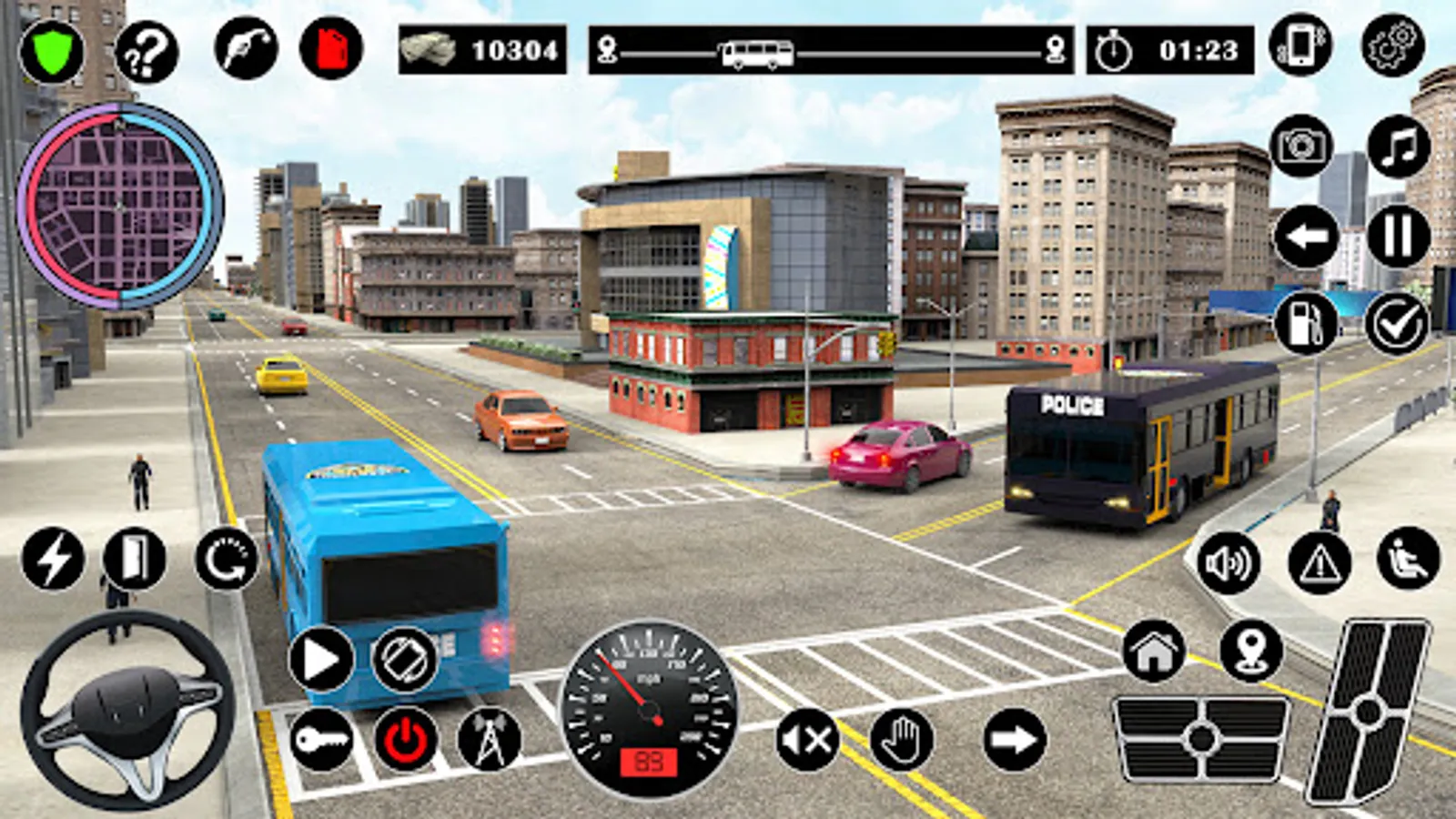
Task: Step on the accelerator pedal
Action: 1368,712
